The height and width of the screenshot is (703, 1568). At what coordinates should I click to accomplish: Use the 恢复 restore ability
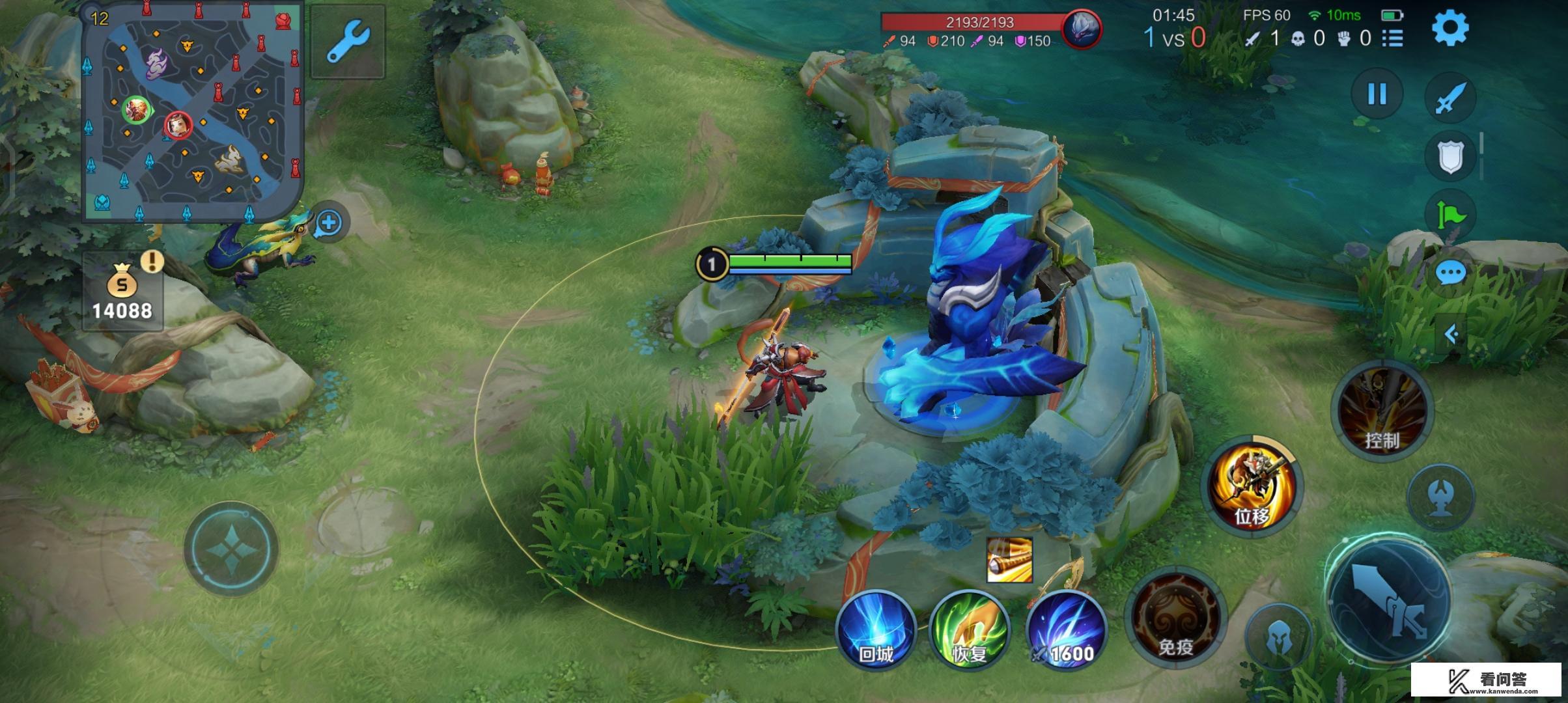(x=970, y=629)
